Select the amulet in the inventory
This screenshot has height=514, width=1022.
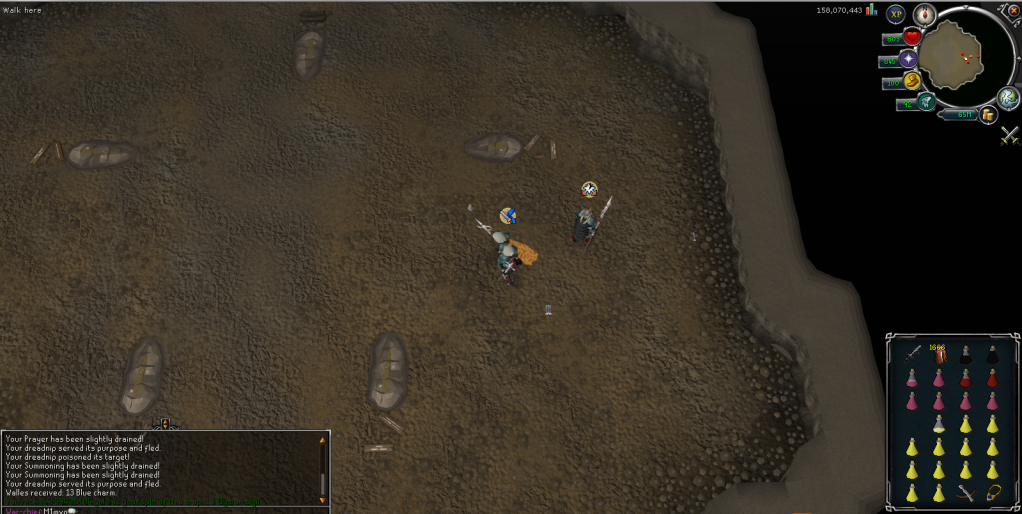point(993,492)
